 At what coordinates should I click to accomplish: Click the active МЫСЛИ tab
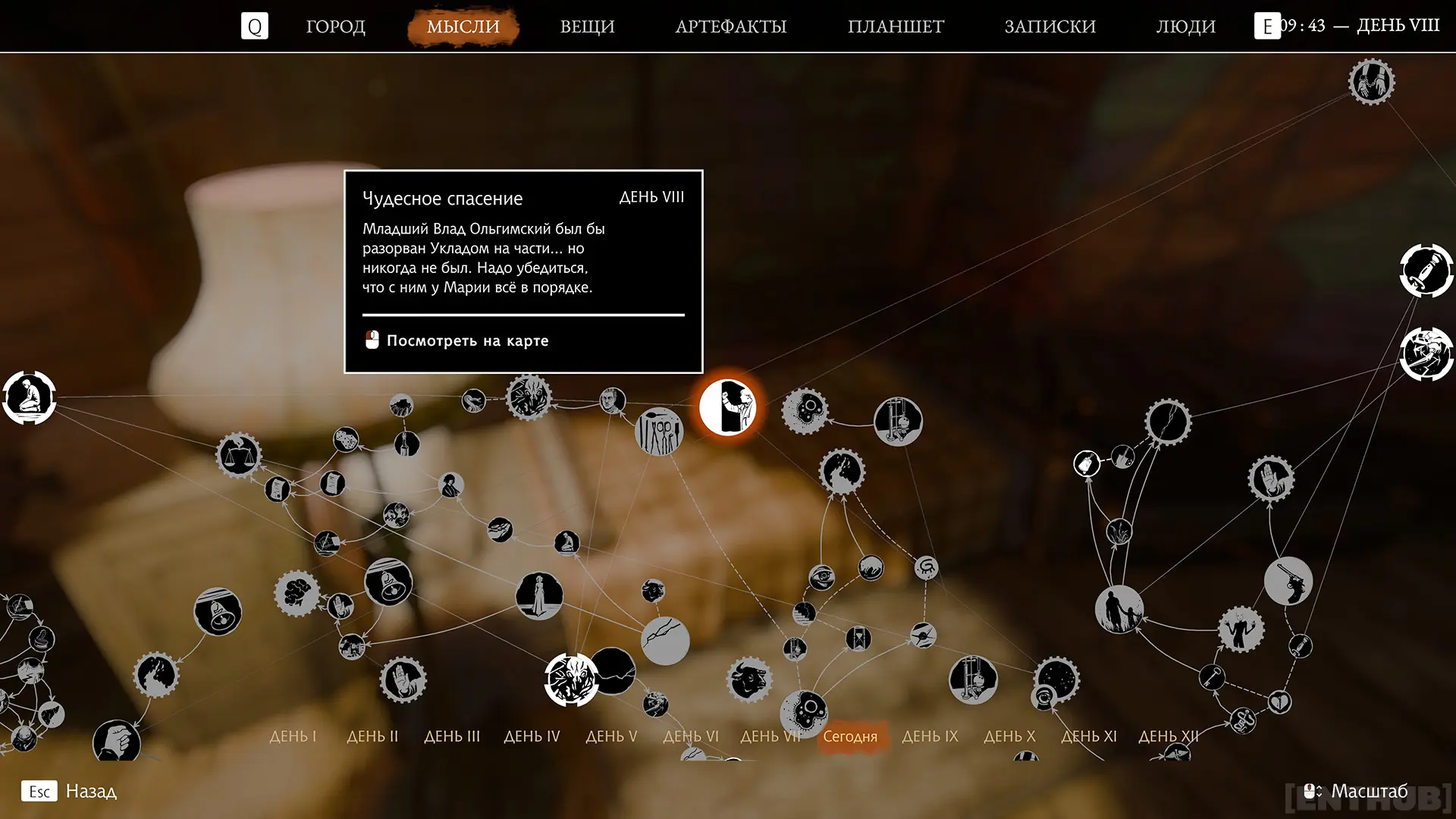[463, 27]
